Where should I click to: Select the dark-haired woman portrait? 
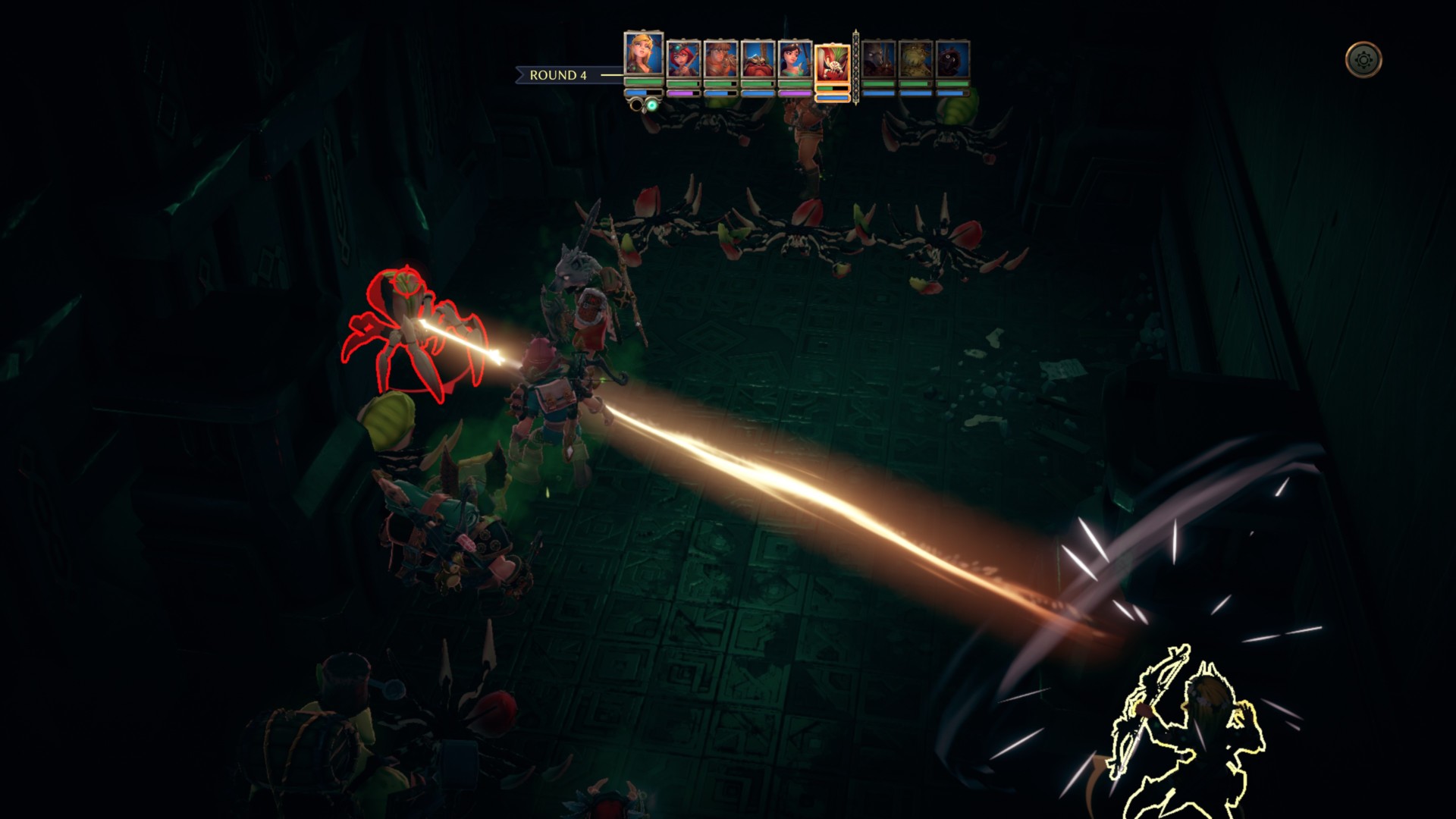tap(795, 59)
